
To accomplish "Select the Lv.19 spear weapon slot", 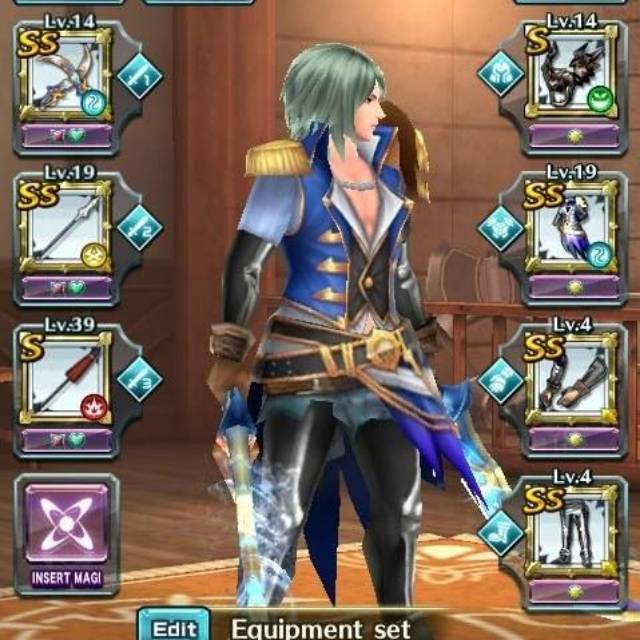I will pos(64,233).
